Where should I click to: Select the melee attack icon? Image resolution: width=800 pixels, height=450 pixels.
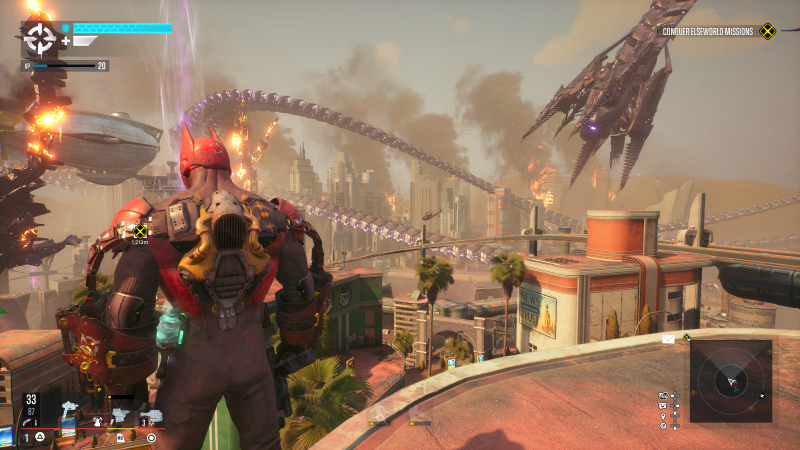123,415
